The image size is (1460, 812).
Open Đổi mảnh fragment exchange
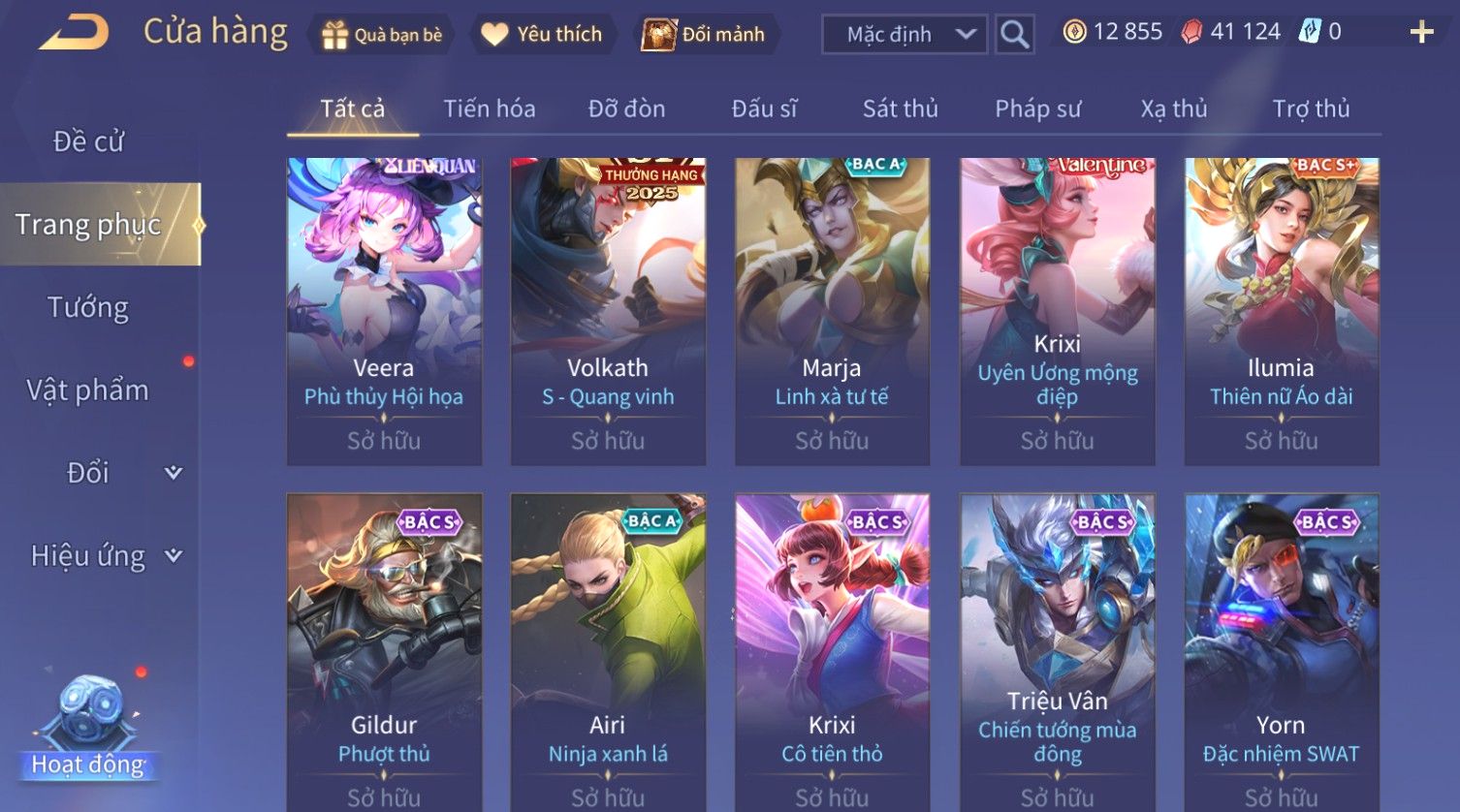pos(704,35)
